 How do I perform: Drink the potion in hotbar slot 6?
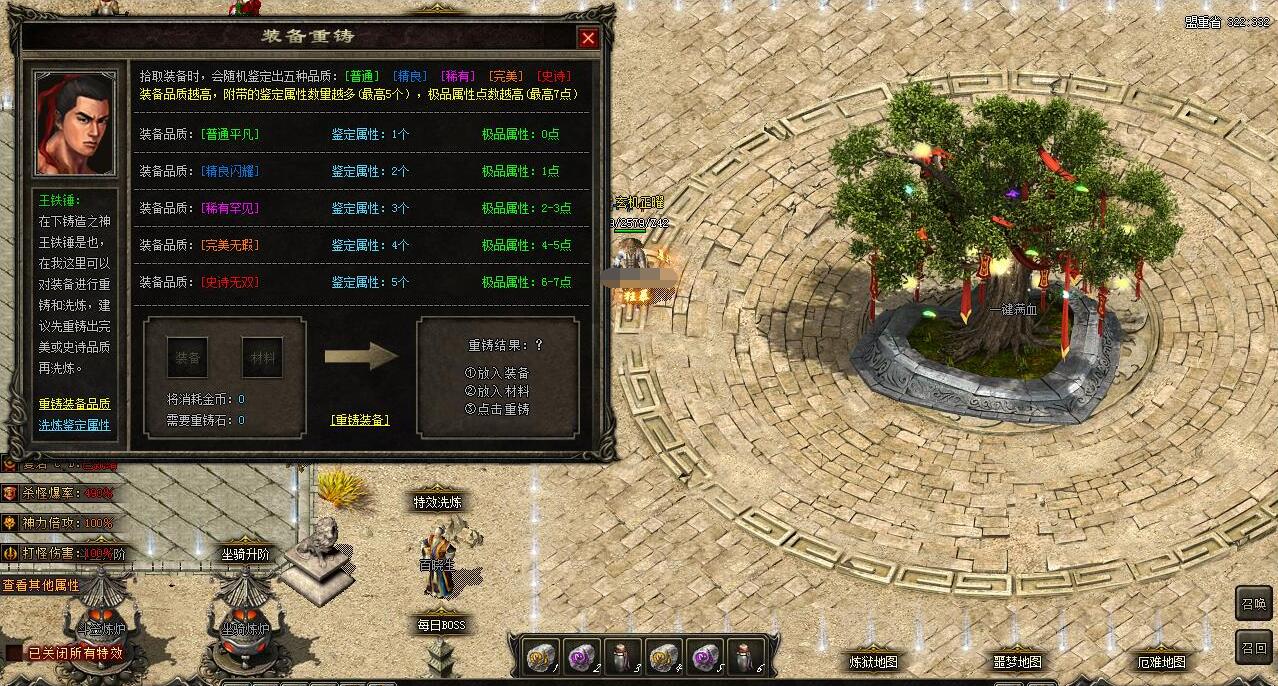[746, 656]
